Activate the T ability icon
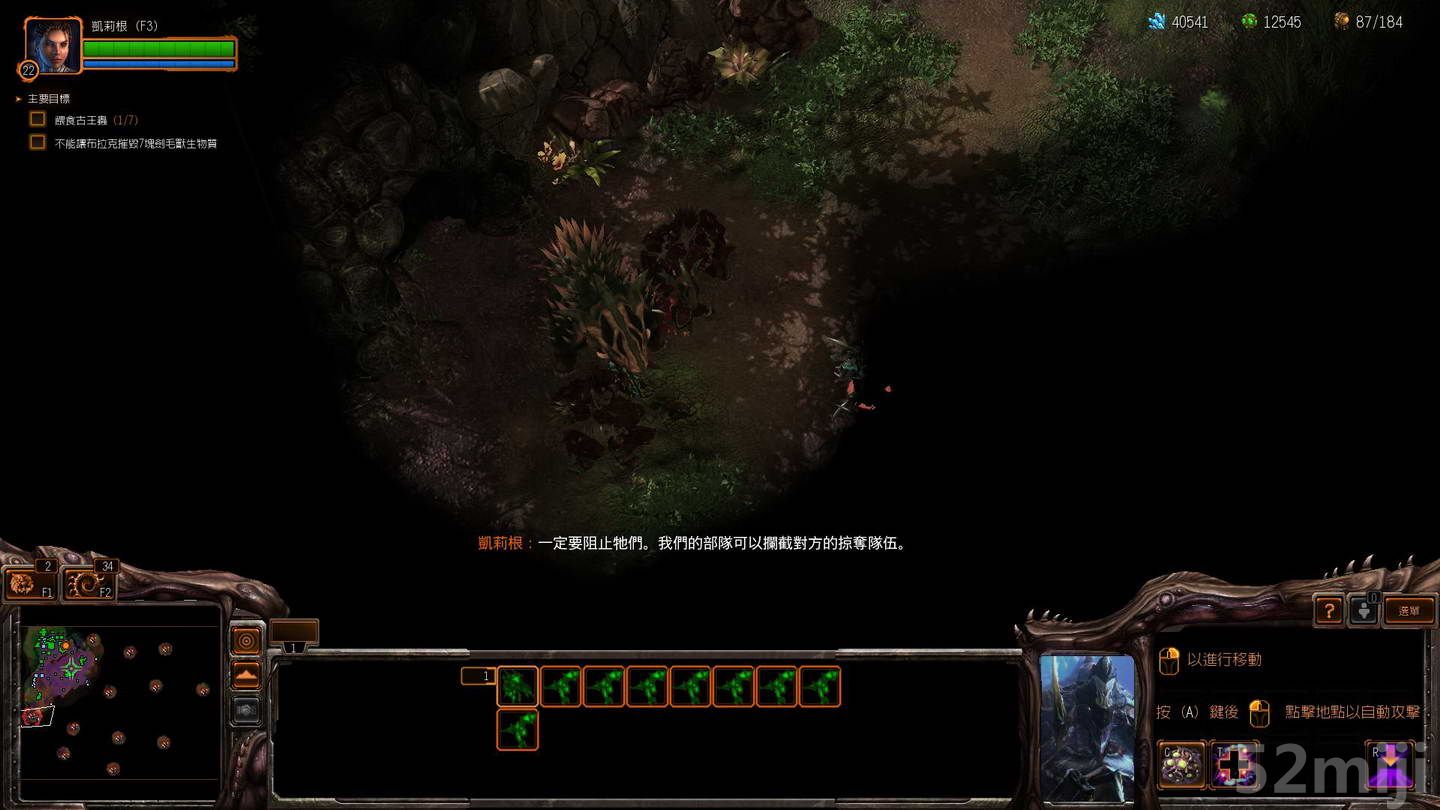The height and width of the screenshot is (810, 1440). (x=1234, y=762)
